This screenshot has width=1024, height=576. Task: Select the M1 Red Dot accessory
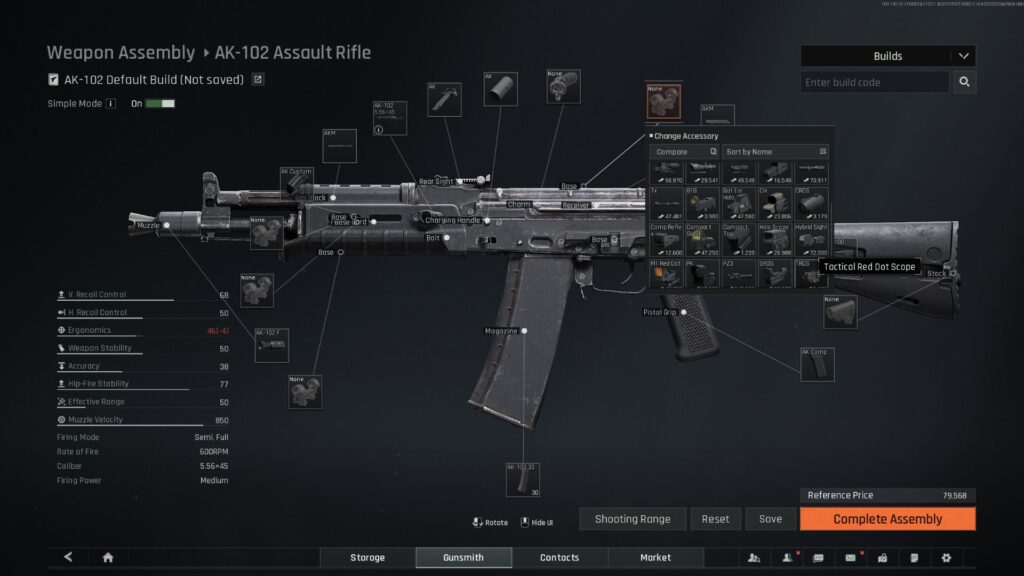coord(666,273)
